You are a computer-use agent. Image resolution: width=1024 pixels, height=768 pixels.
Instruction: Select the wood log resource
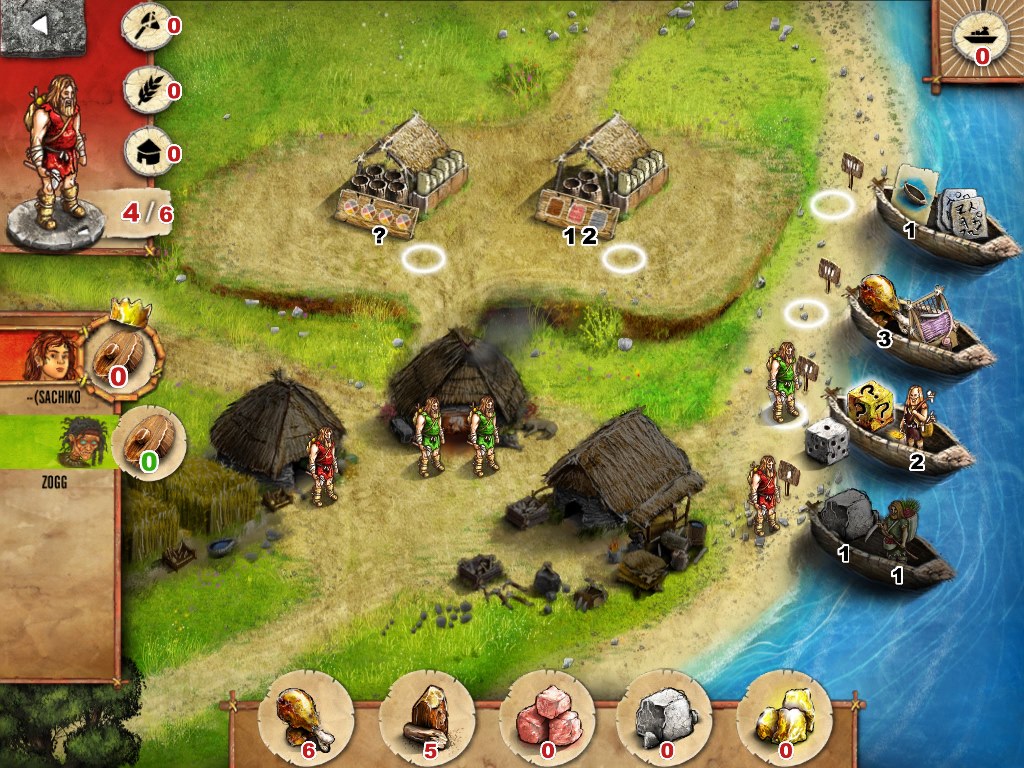[x=427, y=716]
